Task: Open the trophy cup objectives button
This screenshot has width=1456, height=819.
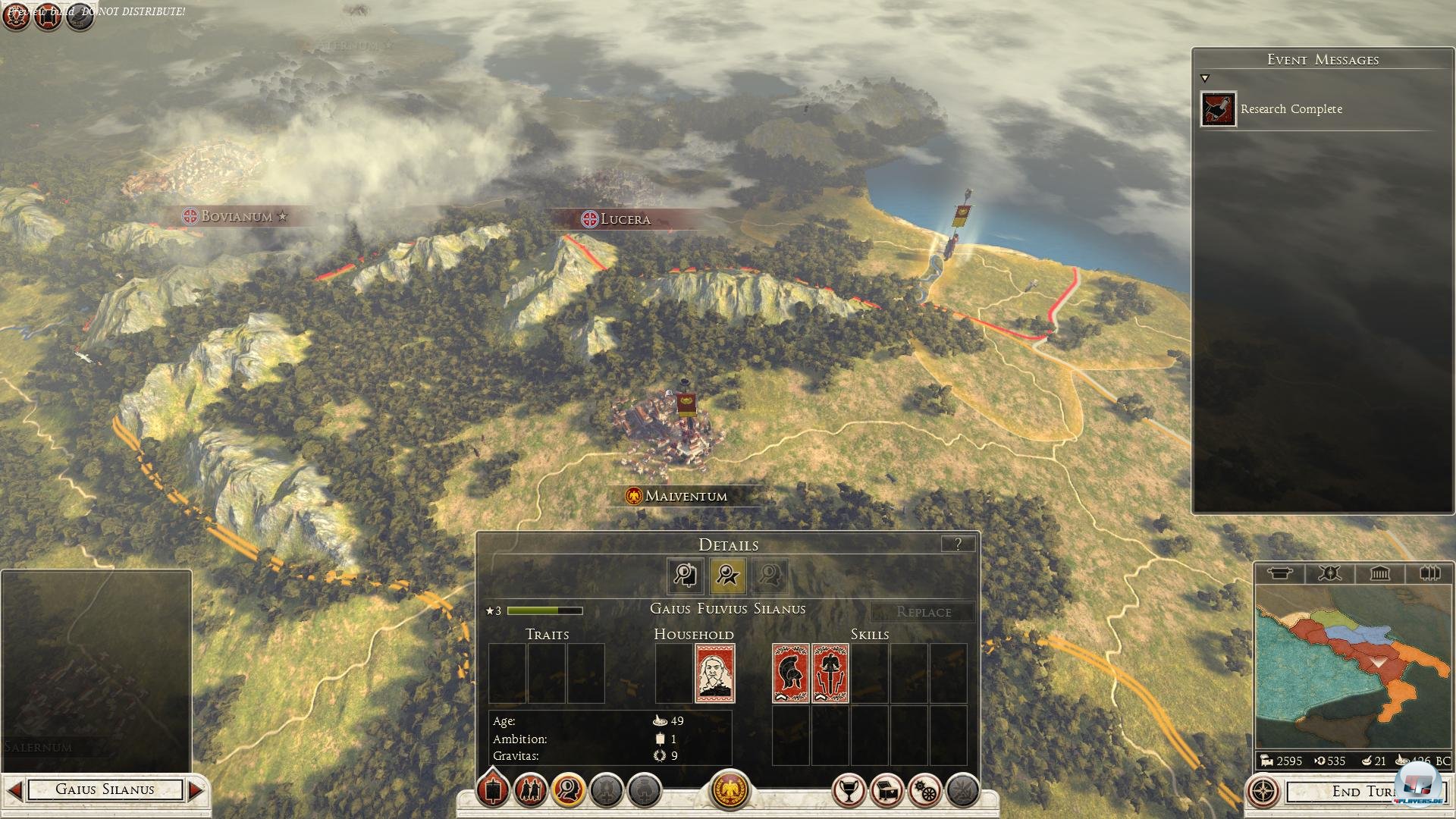Action: 849,792
